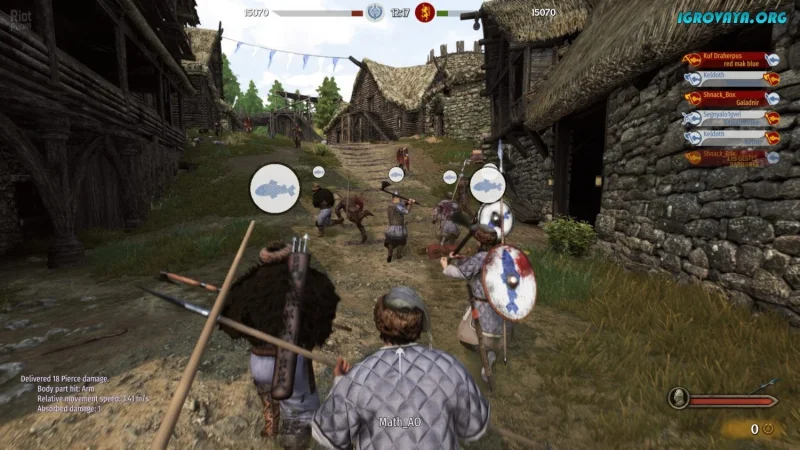The width and height of the screenshot is (800, 450).
Task: Select the Segmyalo1gvel kill feed entry
Action: 732,119
